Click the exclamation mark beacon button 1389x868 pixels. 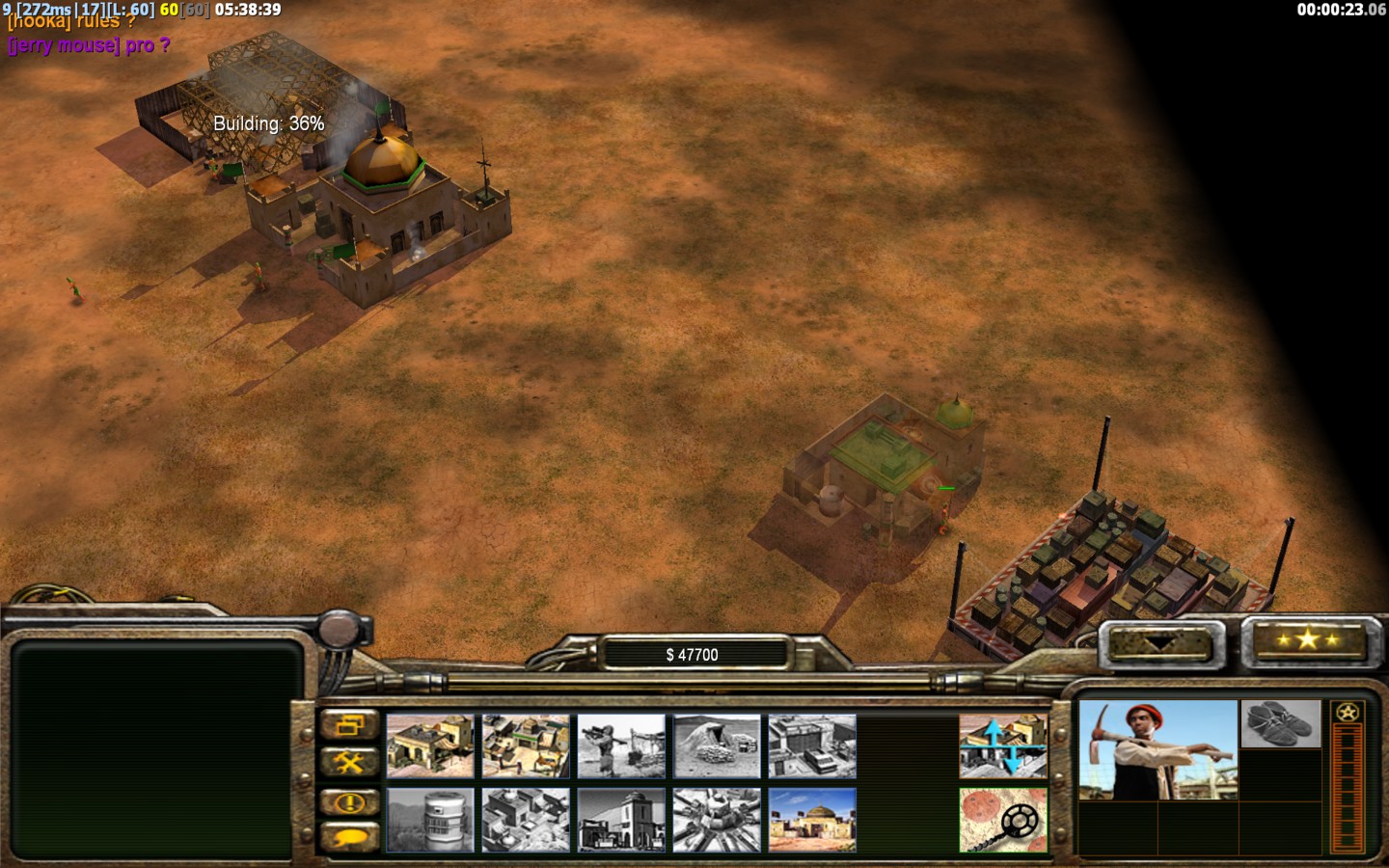pyautogui.click(x=349, y=801)
